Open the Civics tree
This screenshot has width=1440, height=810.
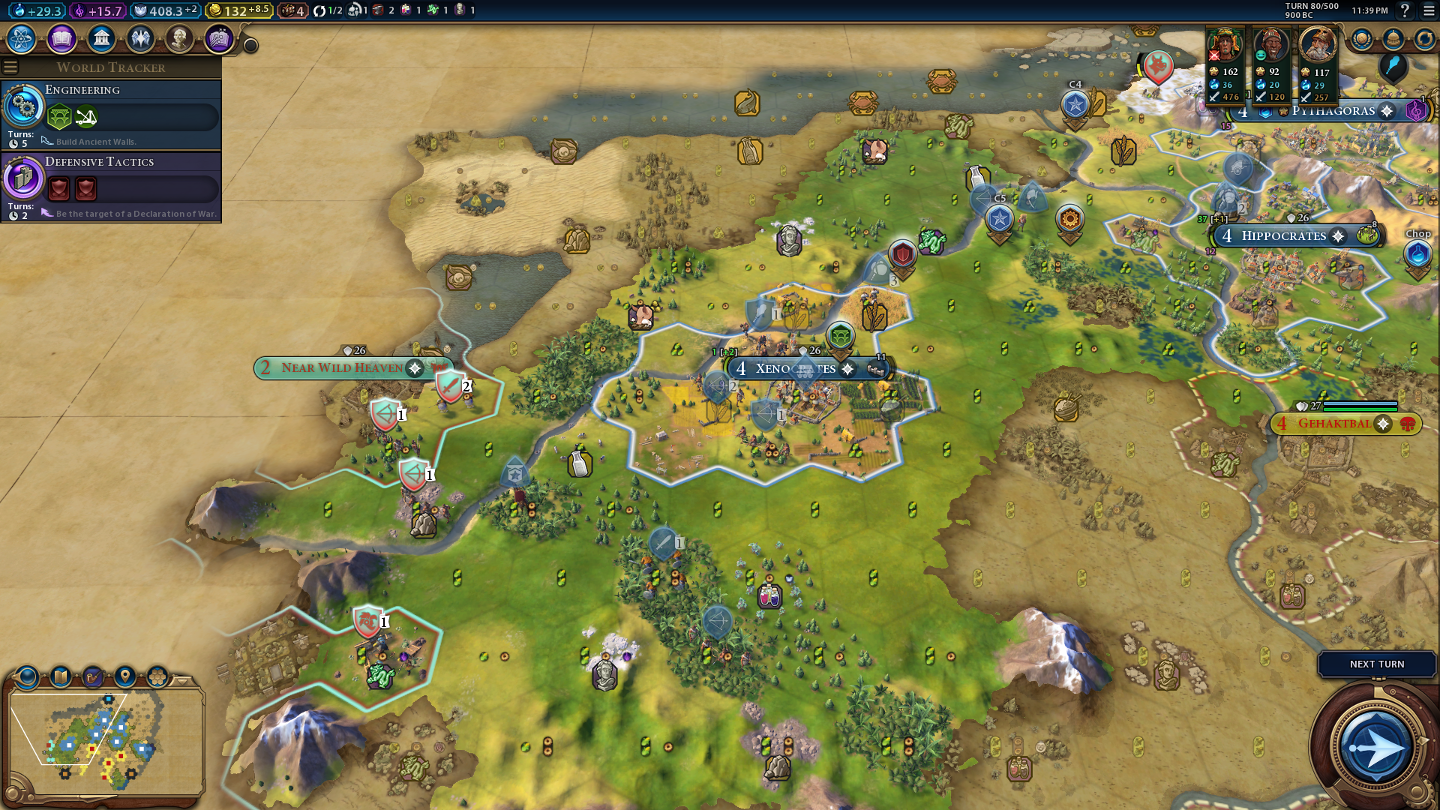tap(62, 39)
